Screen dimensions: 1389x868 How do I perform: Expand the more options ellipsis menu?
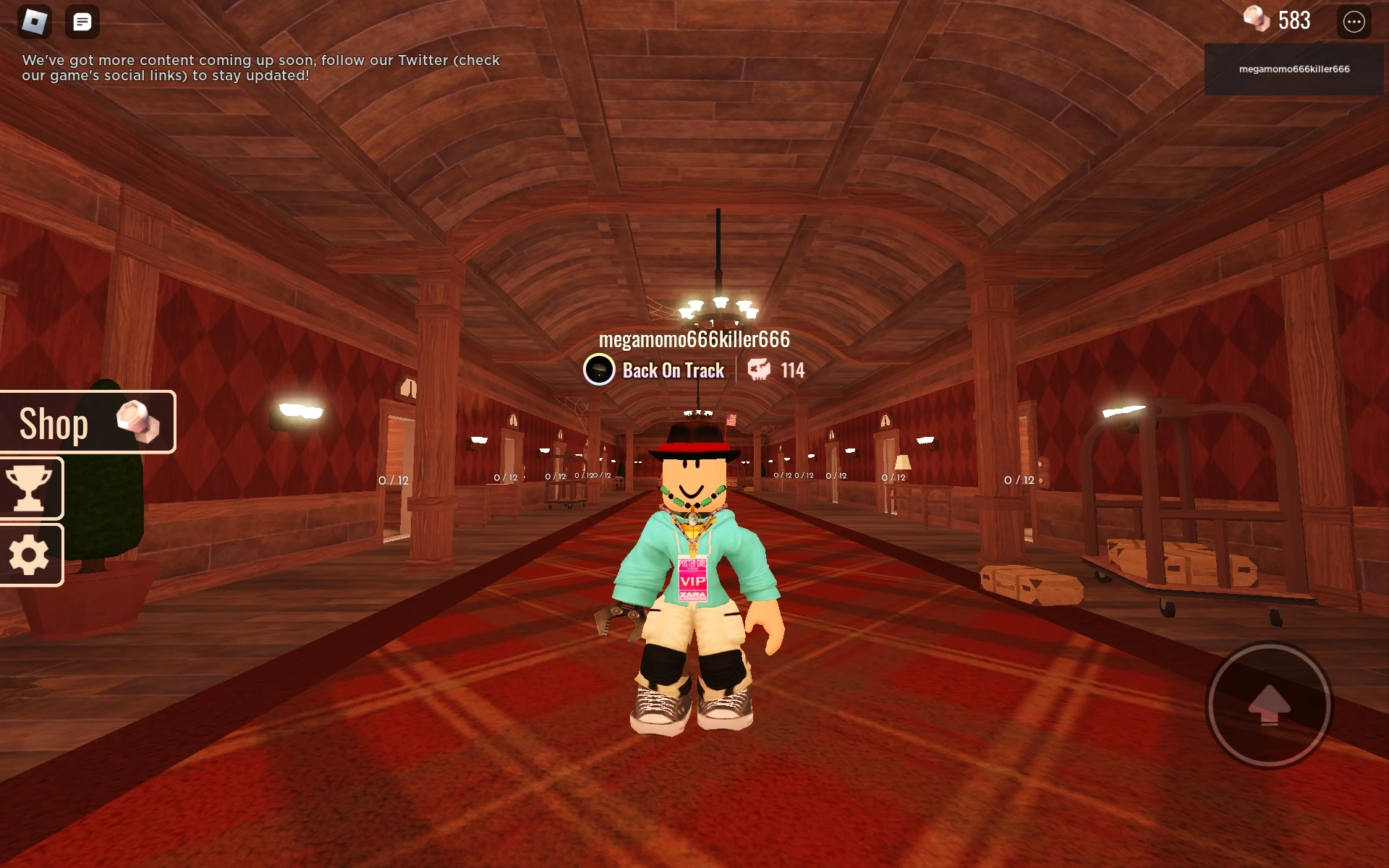1354,21
